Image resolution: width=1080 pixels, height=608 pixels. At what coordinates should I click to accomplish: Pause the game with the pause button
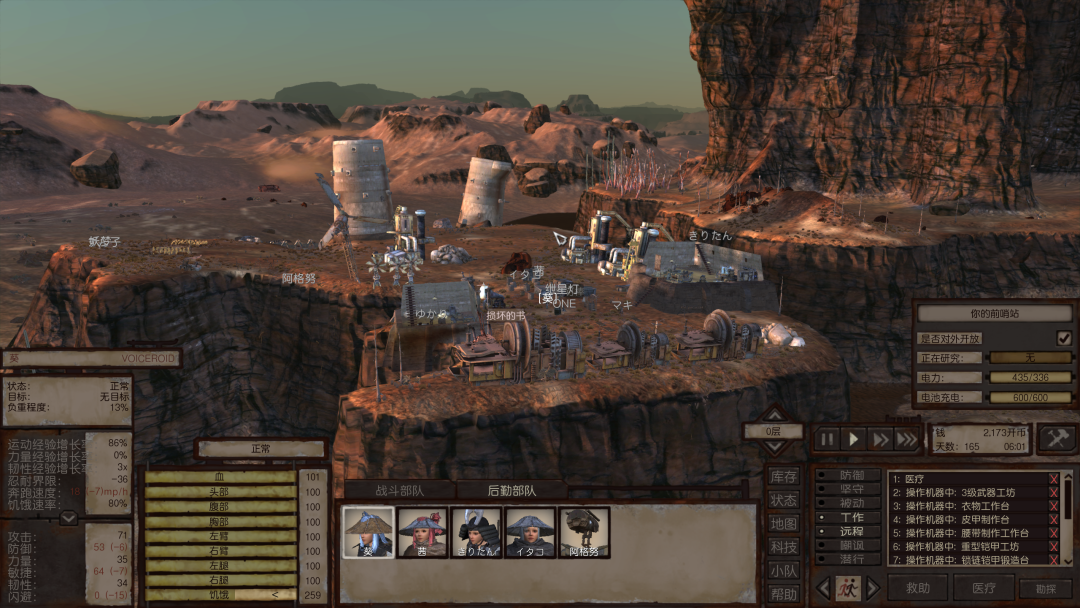point(828,438)
